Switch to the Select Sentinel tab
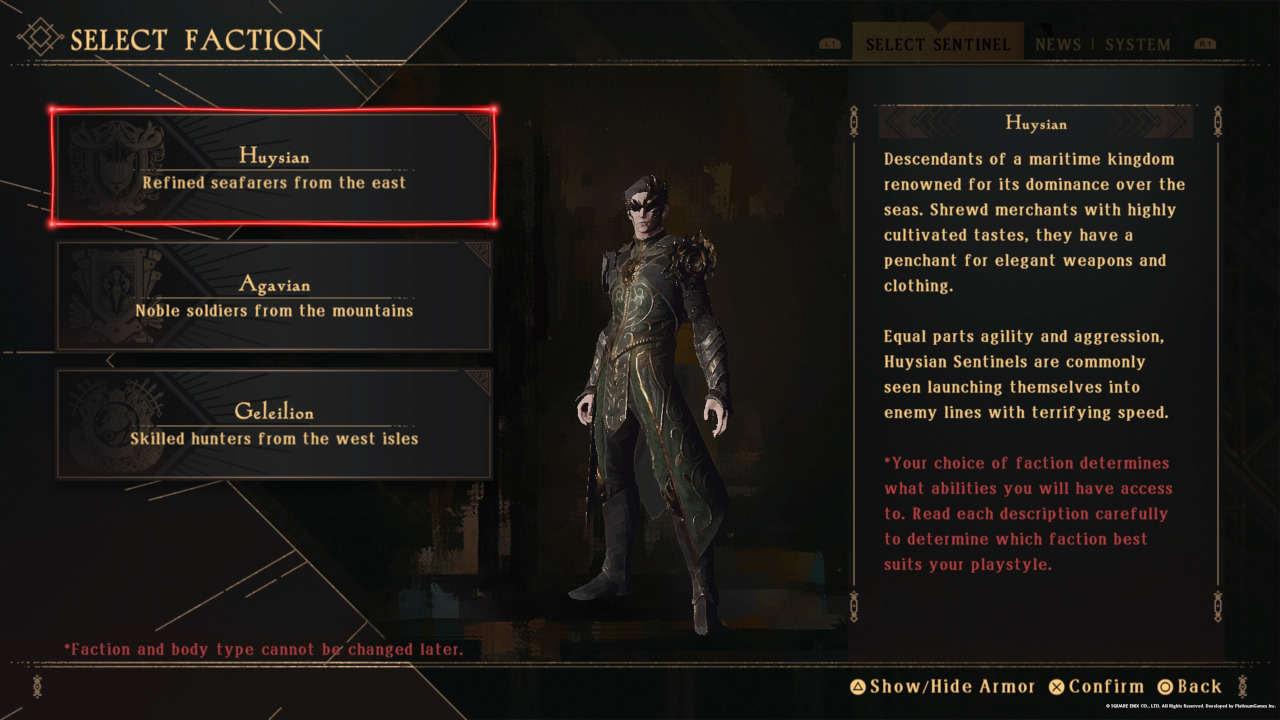The image size is (1280, 720). coord(937,45)
